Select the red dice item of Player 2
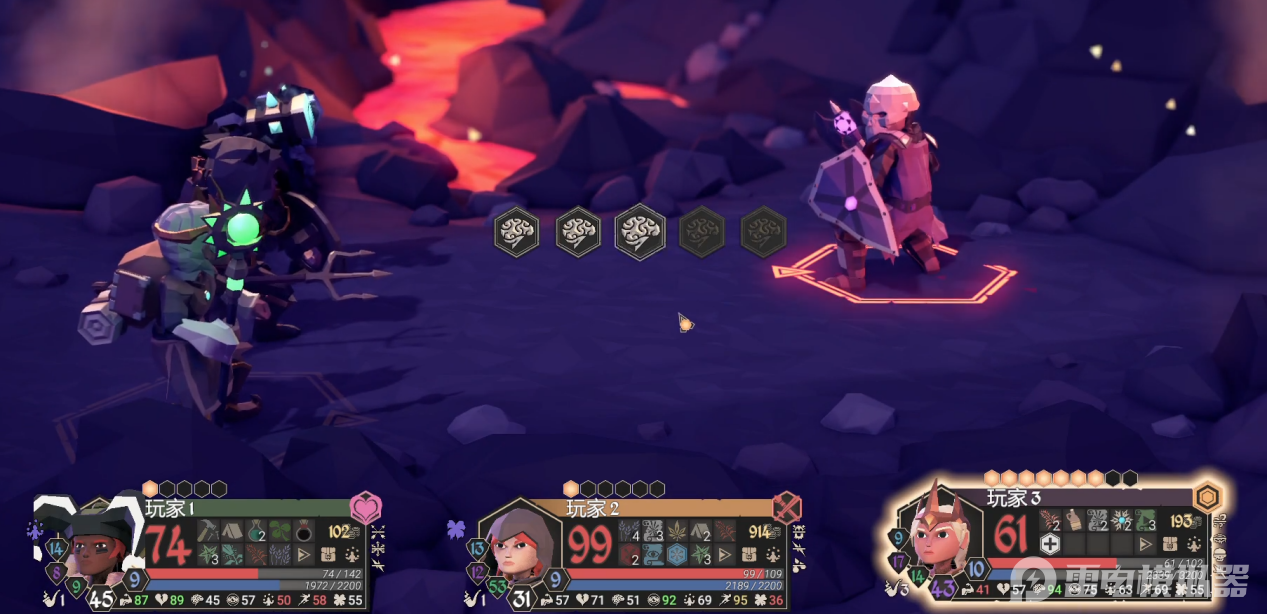 (x=629, y=555)
